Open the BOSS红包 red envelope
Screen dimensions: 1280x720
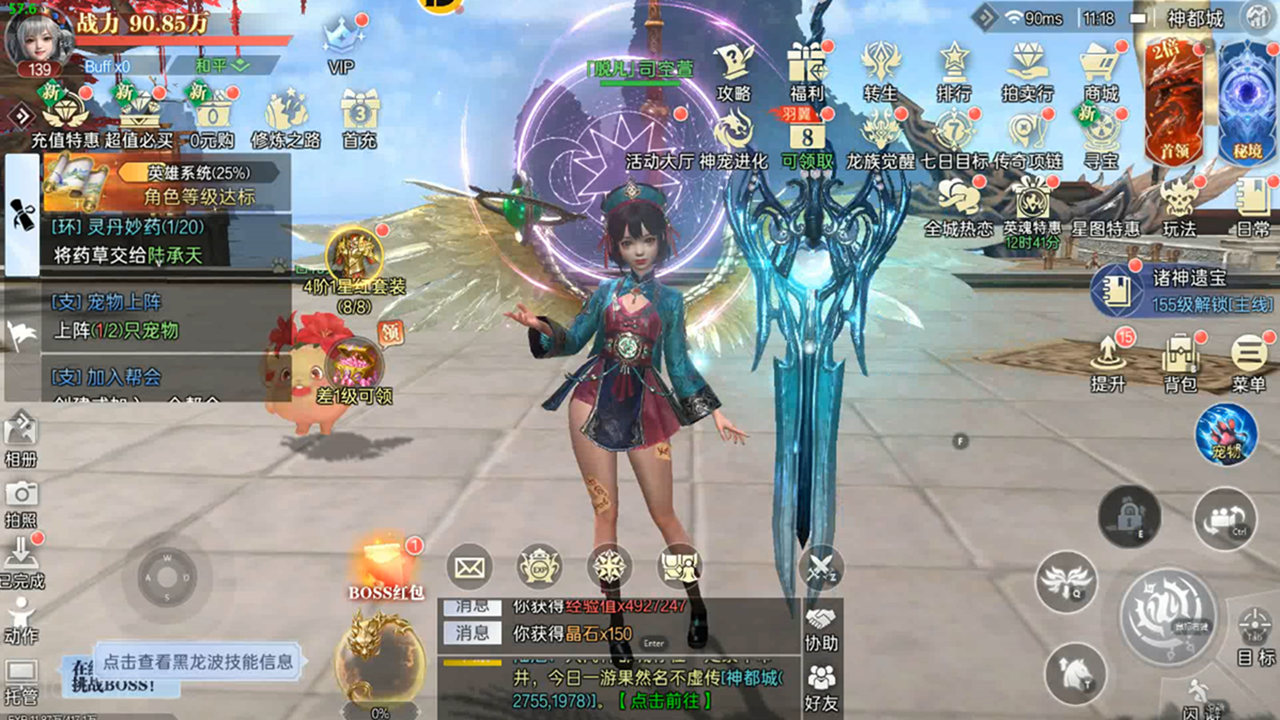(x=386, y=570)
